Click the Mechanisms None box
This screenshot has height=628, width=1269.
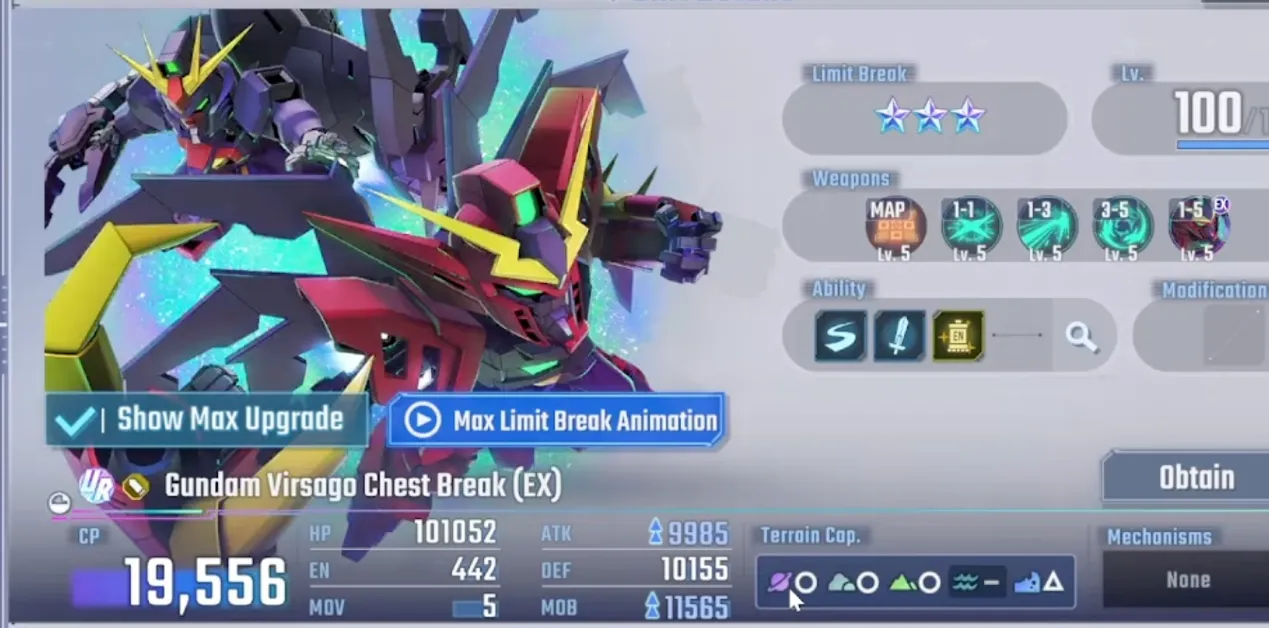click(1187, 580)
